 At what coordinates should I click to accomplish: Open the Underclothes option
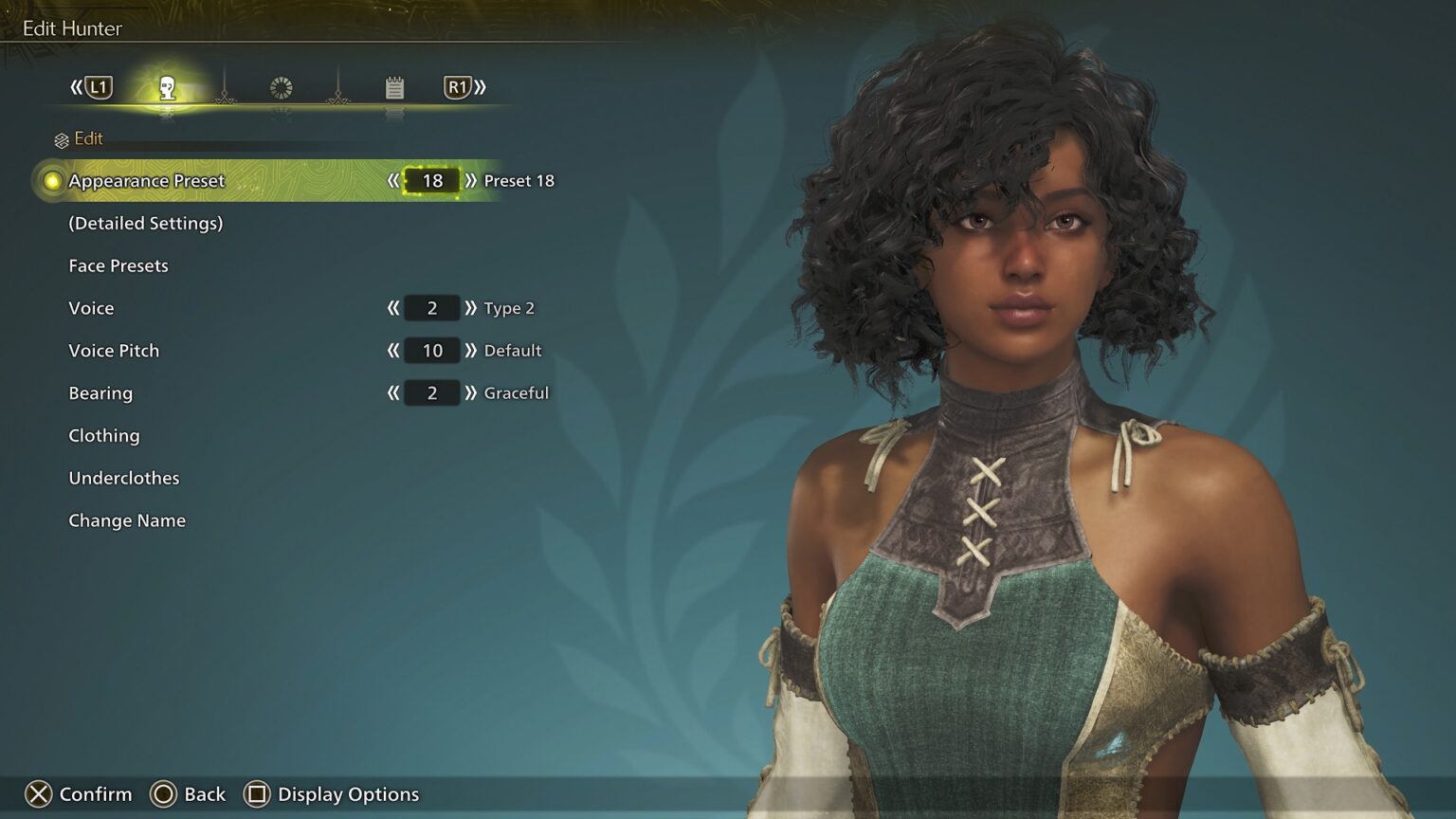(124, 479)
